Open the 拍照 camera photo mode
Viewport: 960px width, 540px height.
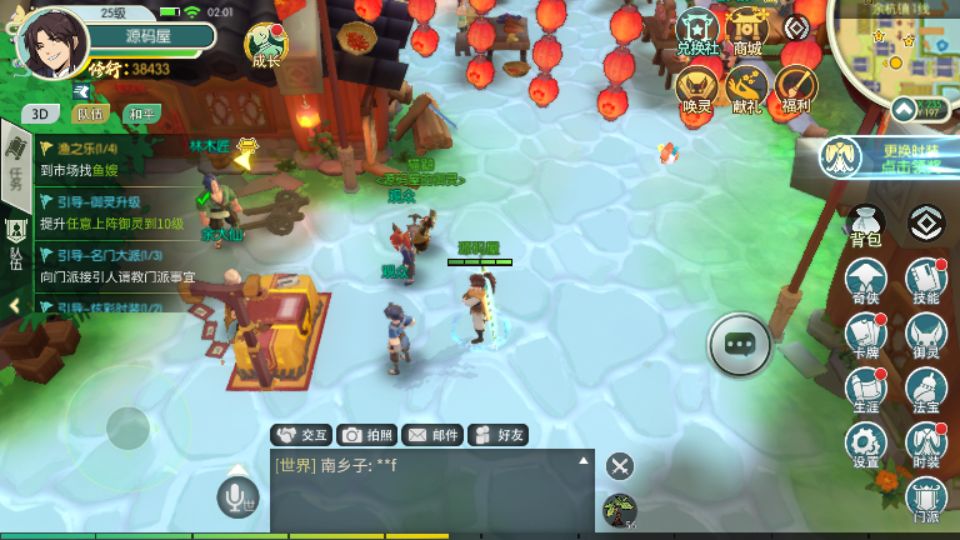click(x=366, y=435)
